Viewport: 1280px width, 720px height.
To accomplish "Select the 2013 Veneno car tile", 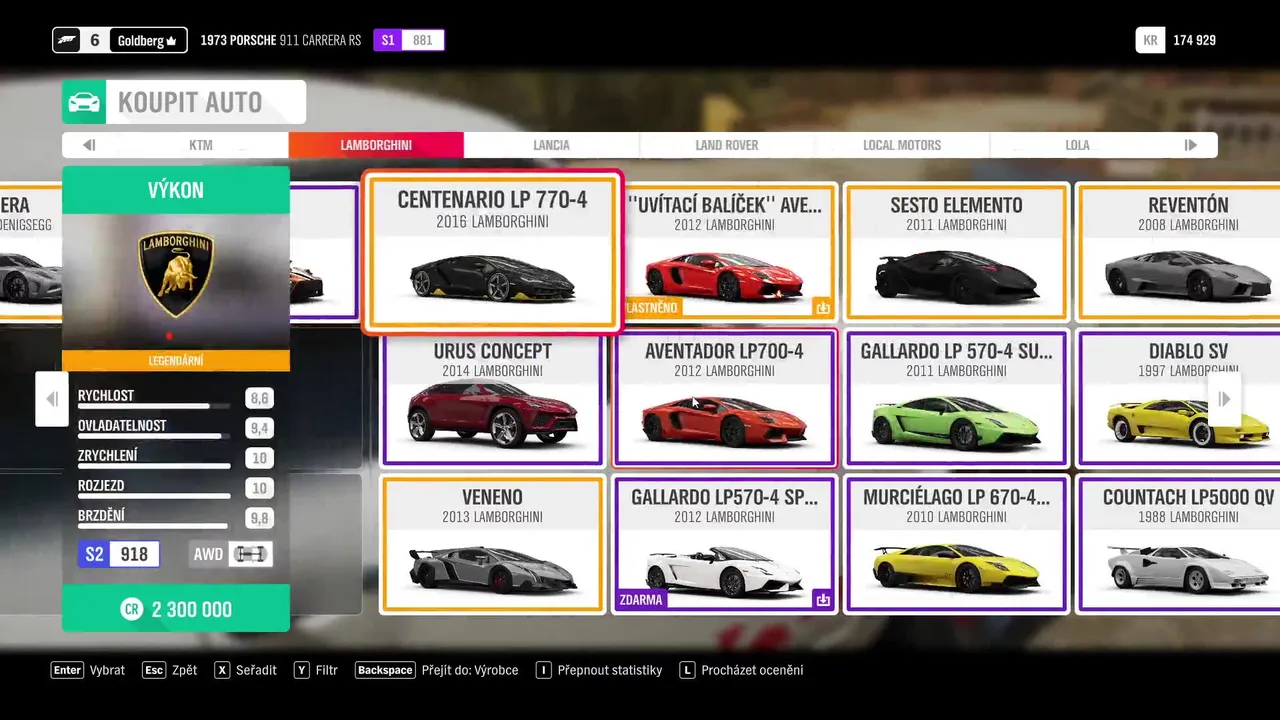I will (x=492, y=545).
